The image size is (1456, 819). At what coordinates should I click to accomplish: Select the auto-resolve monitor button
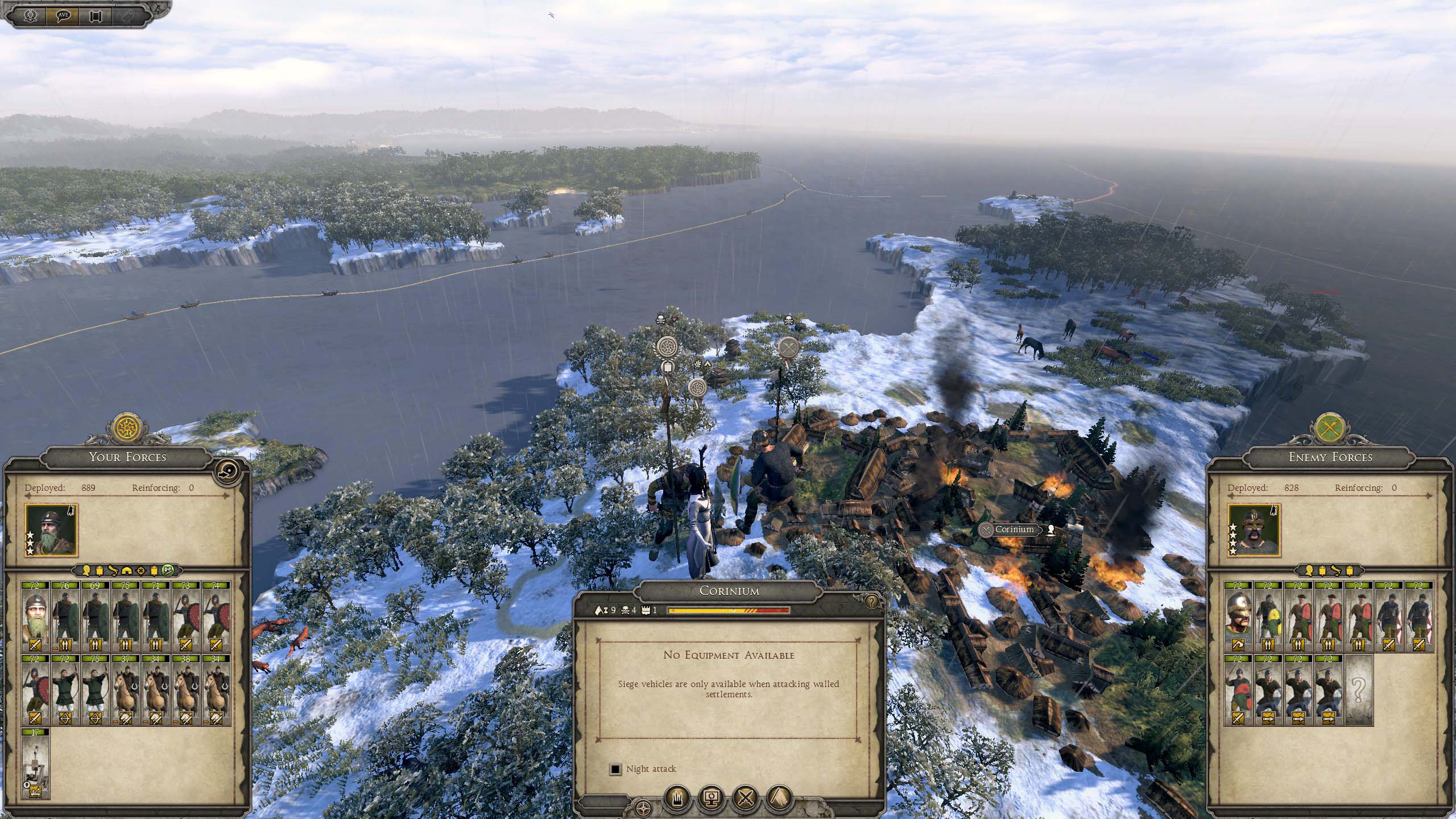(x=711, y=799)
